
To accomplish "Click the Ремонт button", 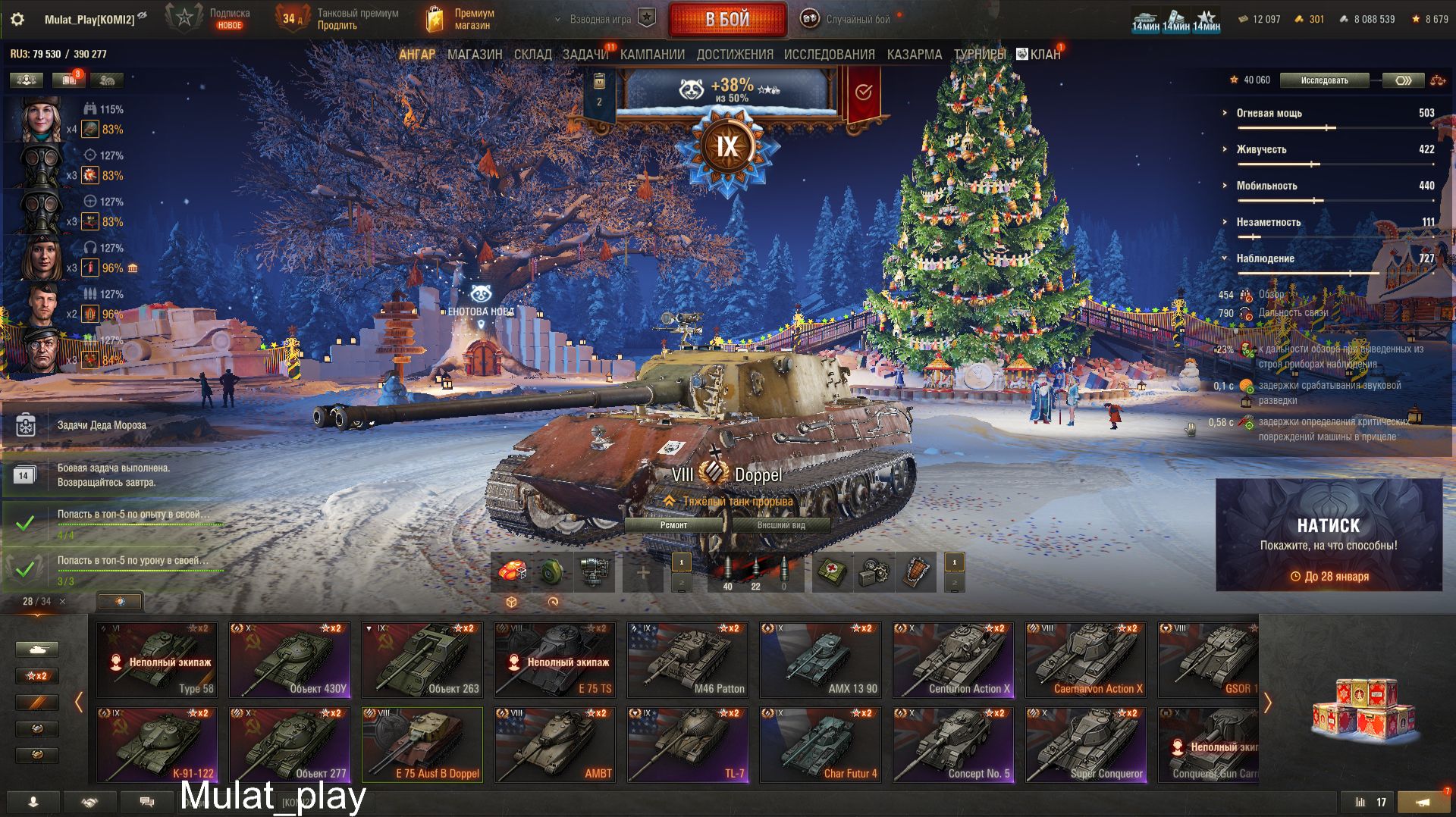I will tap(673, 525).
